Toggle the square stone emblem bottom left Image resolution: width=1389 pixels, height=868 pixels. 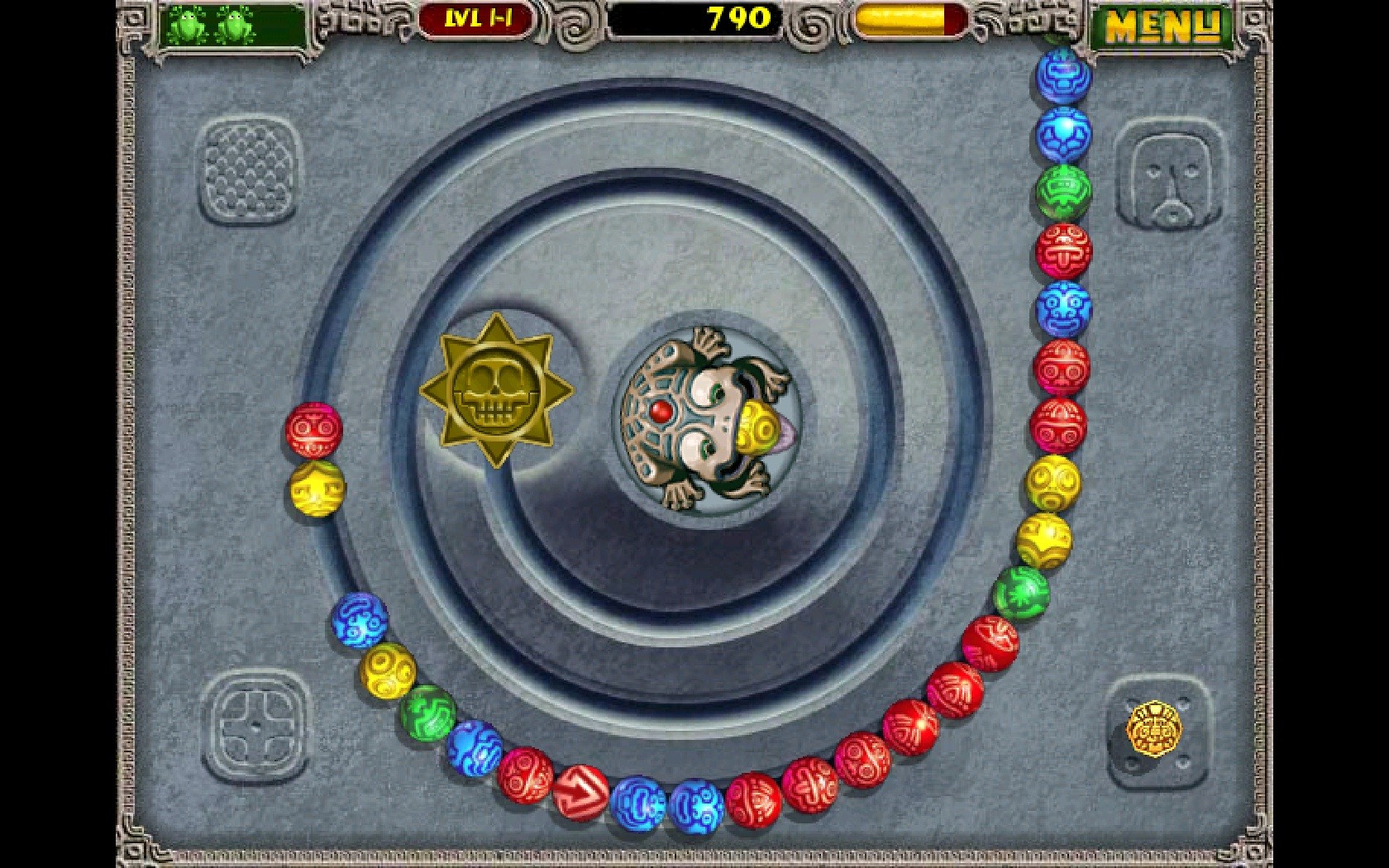(x=256, y=727)
